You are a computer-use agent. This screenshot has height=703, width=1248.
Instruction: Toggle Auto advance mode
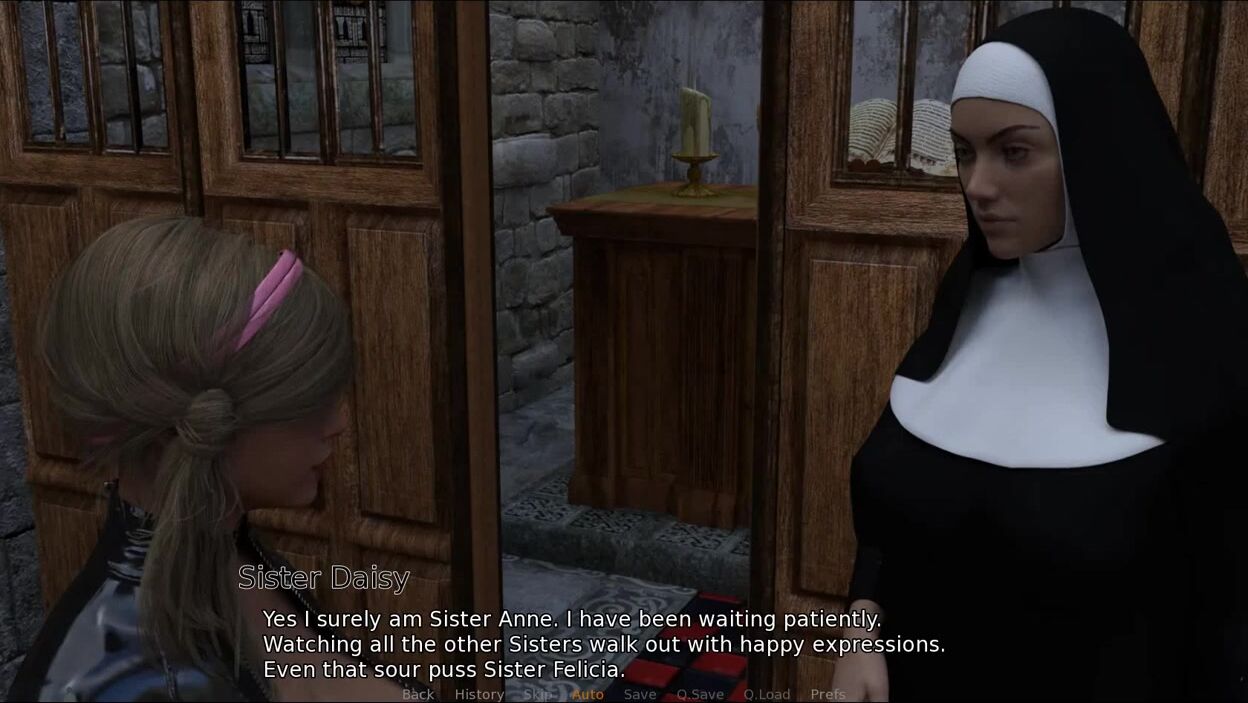click(588, 694)
